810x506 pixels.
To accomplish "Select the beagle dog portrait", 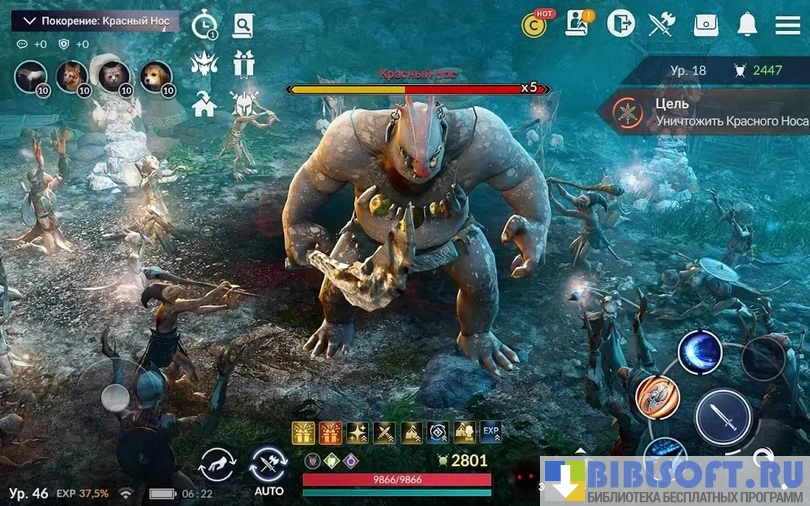I will point(155,75).
